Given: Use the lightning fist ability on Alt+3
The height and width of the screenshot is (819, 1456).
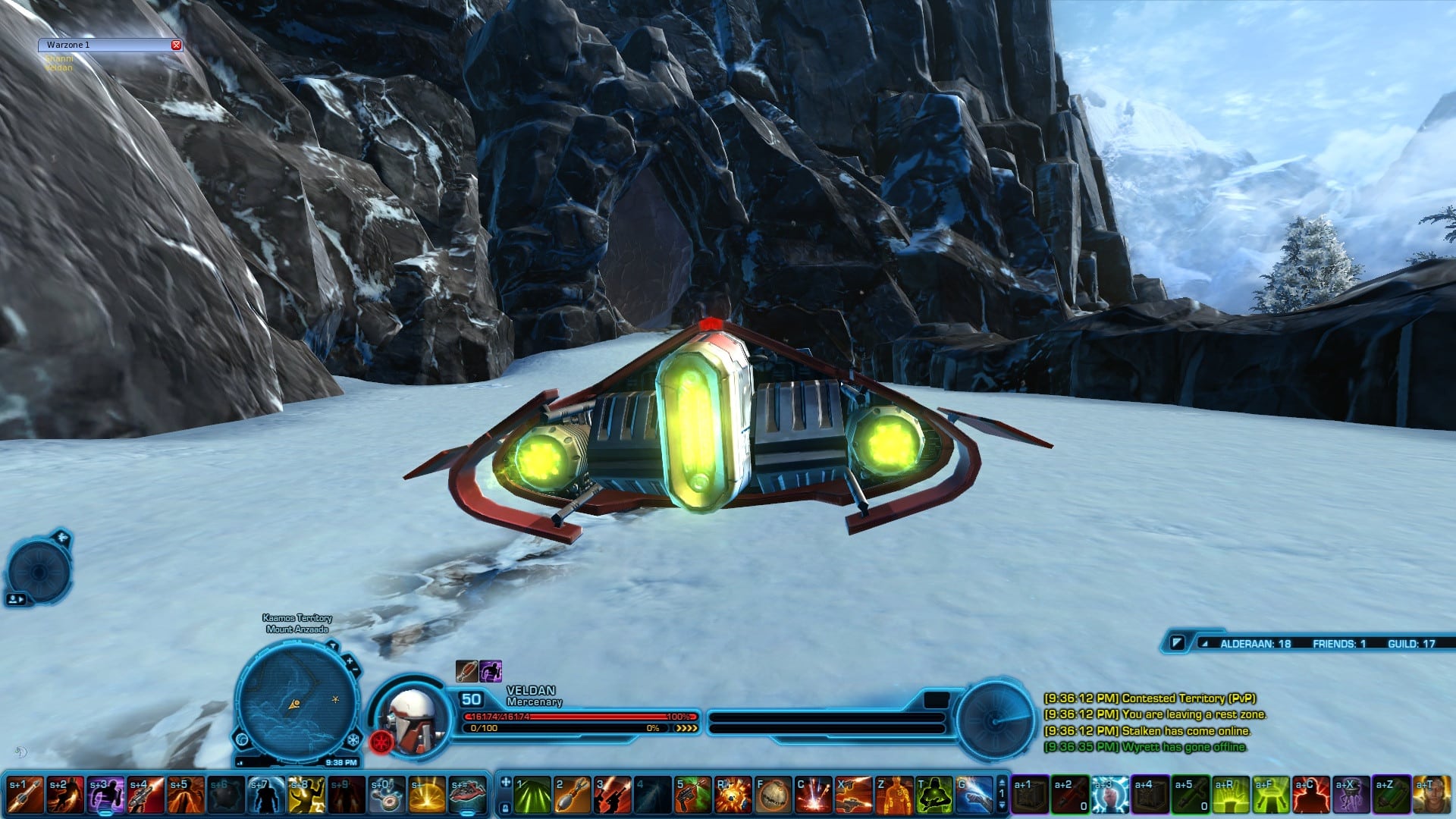Looking at the screenshot, I should coord(1110,795).
